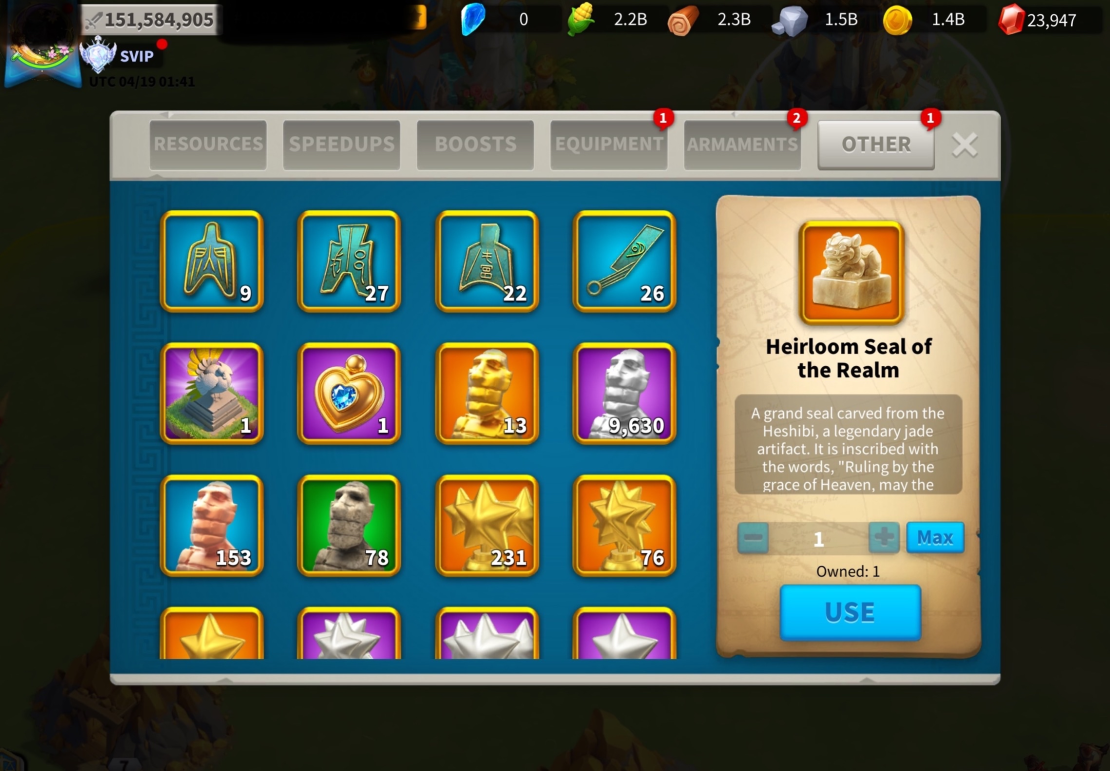
Task: Select the gold star trophy with 231
Action: pos(487,525)
